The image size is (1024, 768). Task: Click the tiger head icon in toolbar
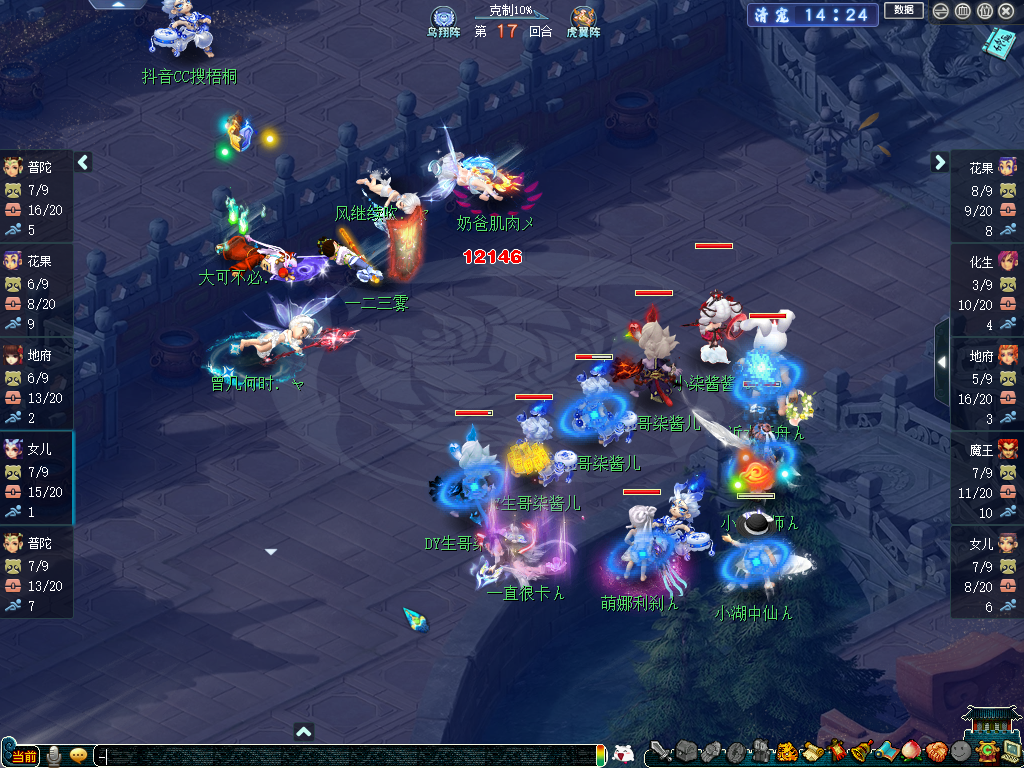click(786, 751)
